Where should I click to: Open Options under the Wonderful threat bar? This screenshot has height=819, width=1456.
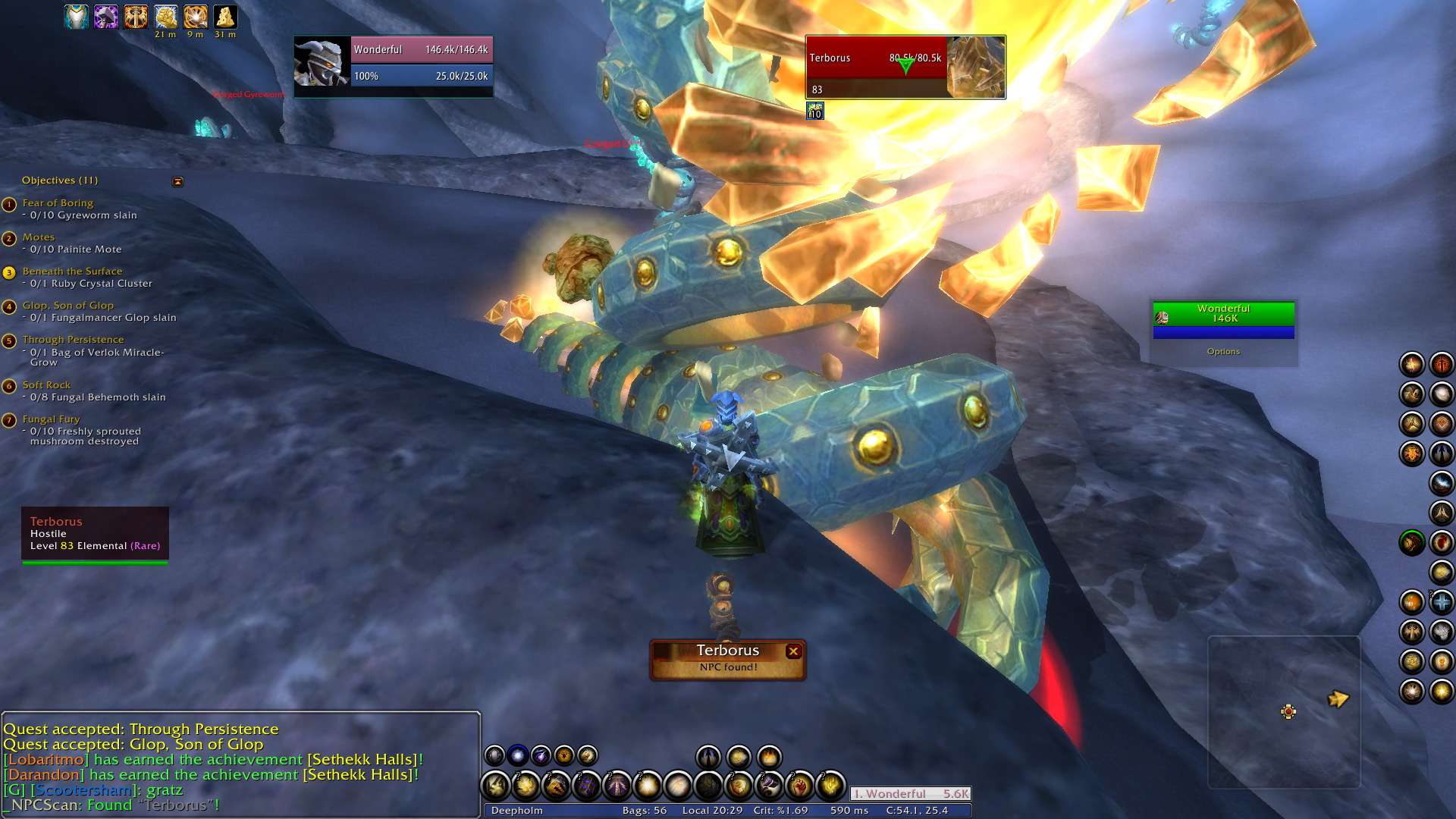[1223, 352]
